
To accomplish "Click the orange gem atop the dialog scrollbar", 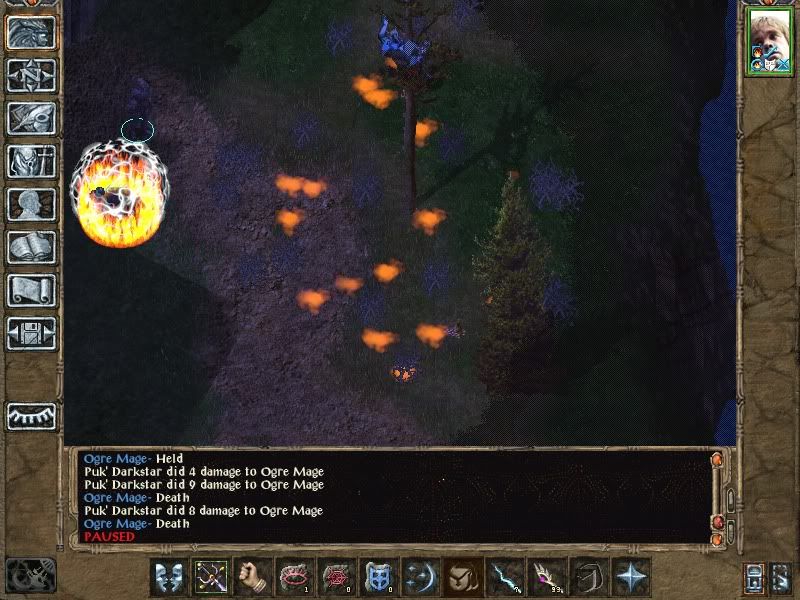I will pyautogui.click(x=717, y=461).
